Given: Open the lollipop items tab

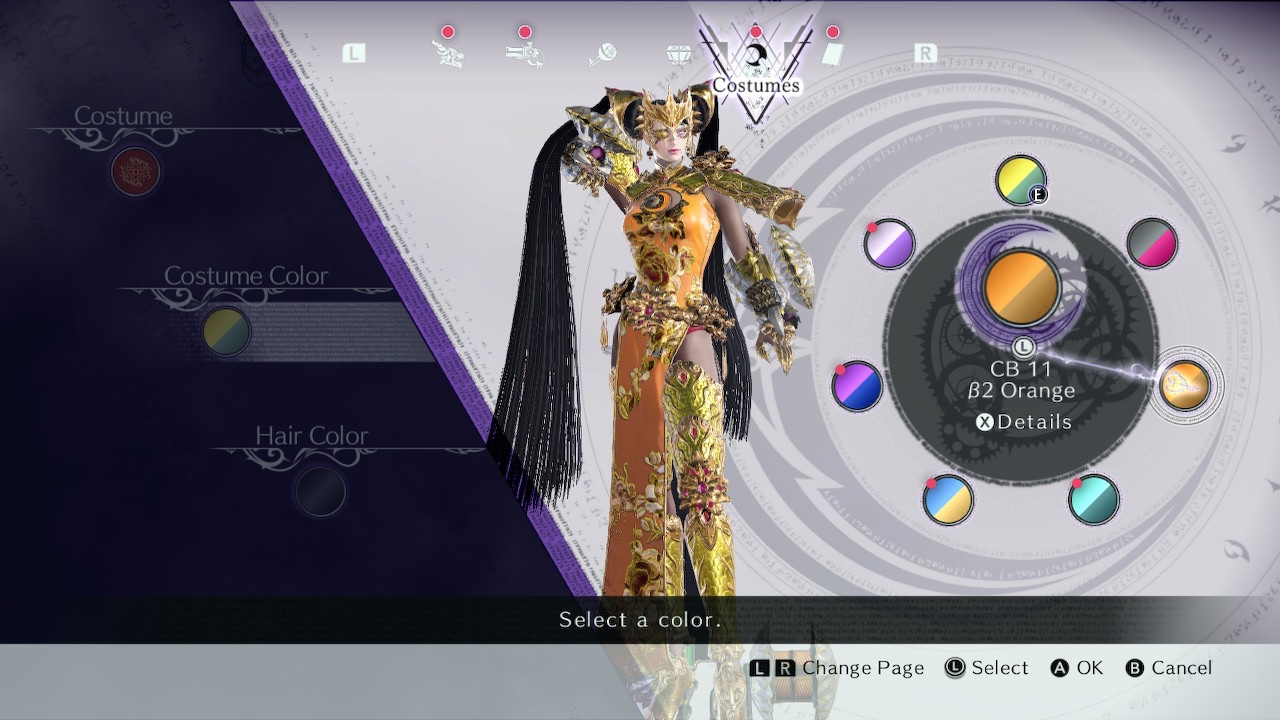Looking at the screenshot, I should (x=601, y=54).
